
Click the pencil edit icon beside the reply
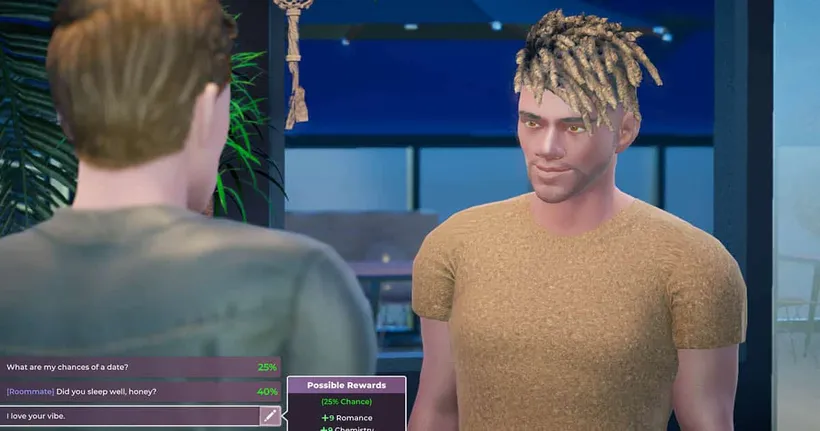(270, 416)
